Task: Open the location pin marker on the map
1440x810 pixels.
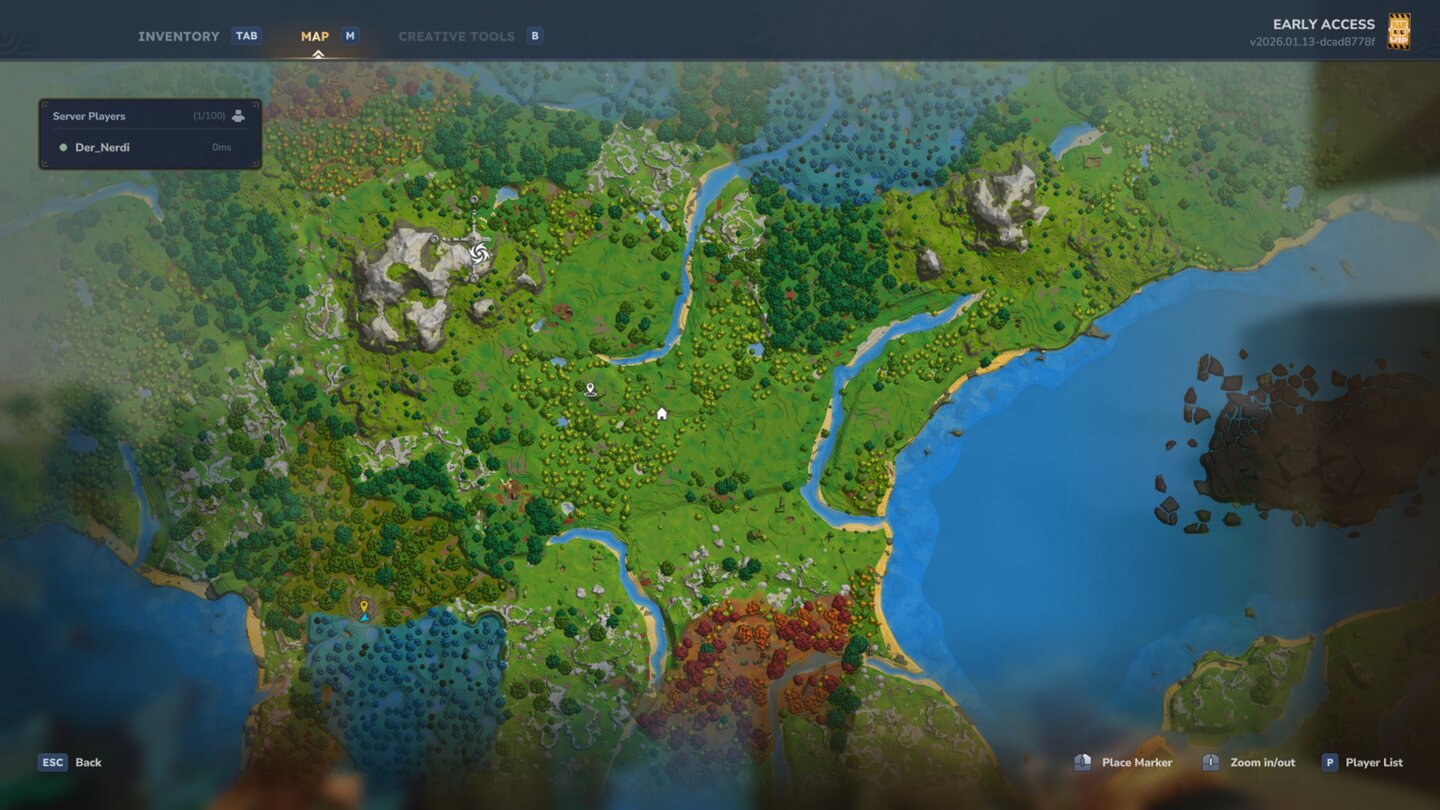Action: tap(590, 388)
